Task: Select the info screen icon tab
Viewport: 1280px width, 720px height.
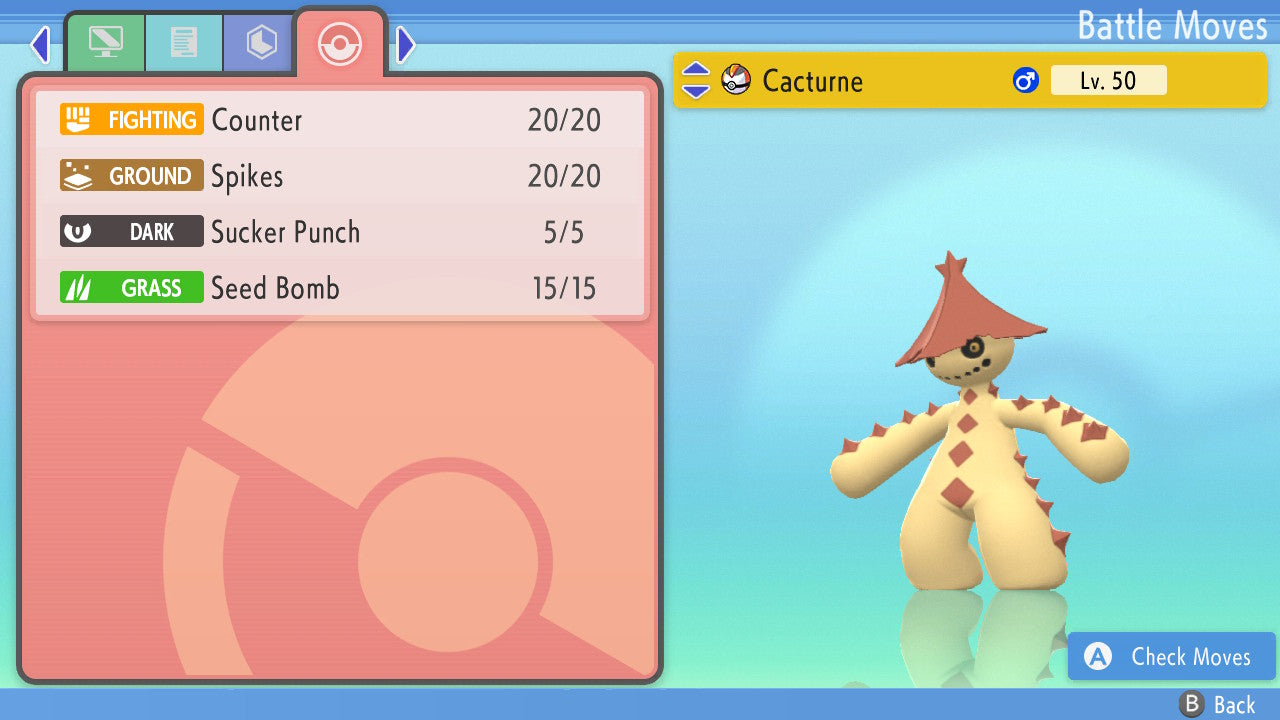Action: click(106, 42)
